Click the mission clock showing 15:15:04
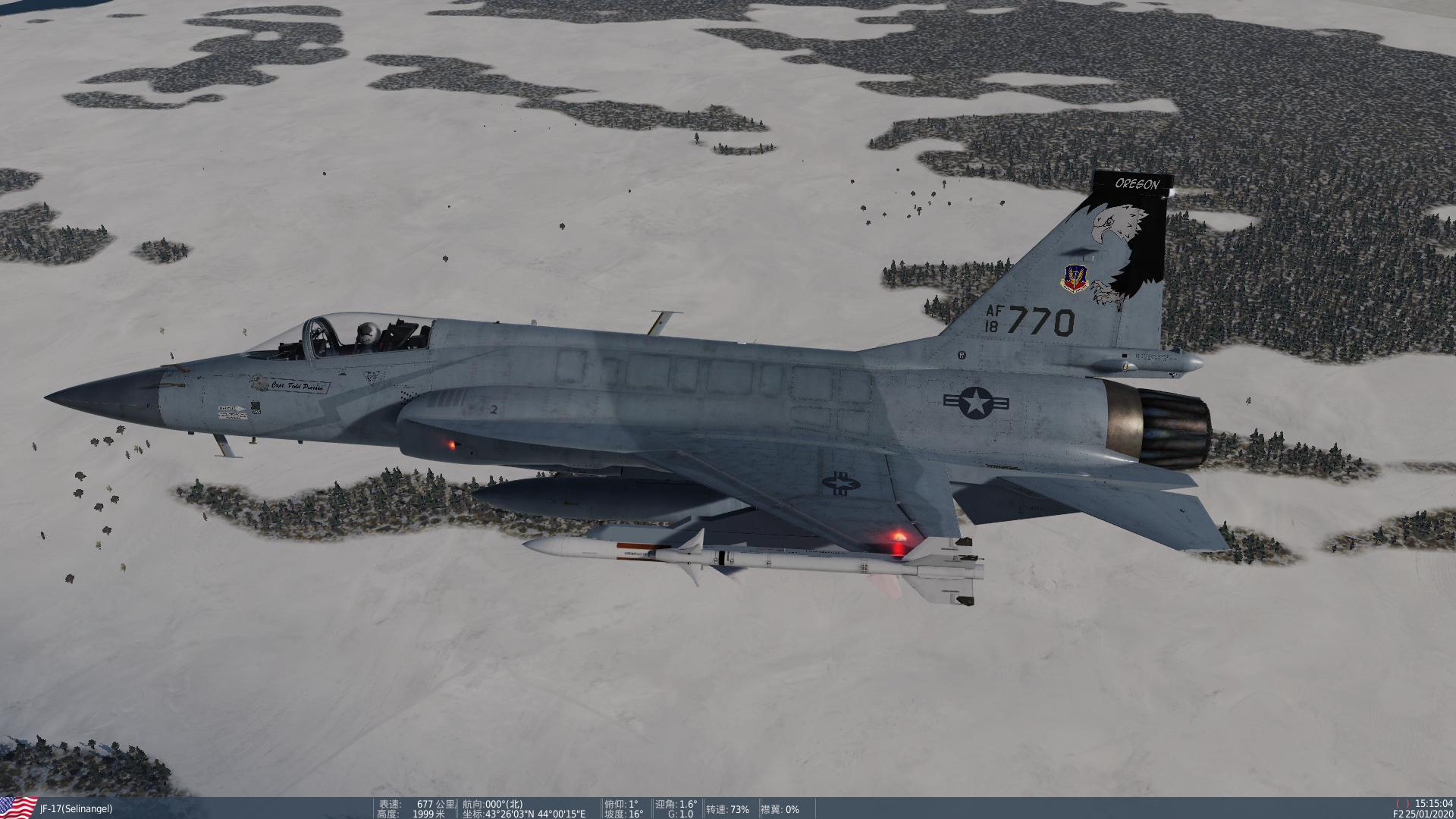This screenshot has height=819, width=1456. tap(1433, 803)
